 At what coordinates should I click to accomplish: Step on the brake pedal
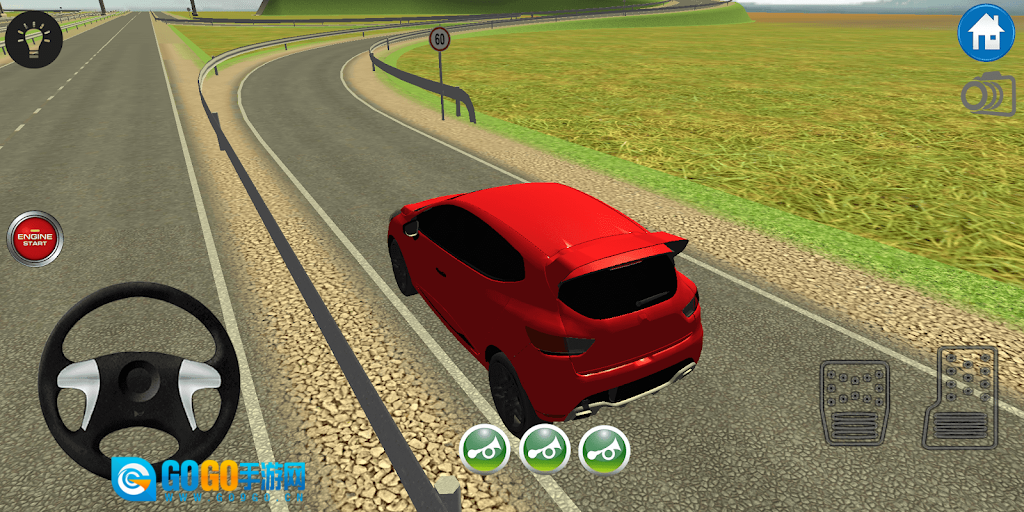(854, 402)
